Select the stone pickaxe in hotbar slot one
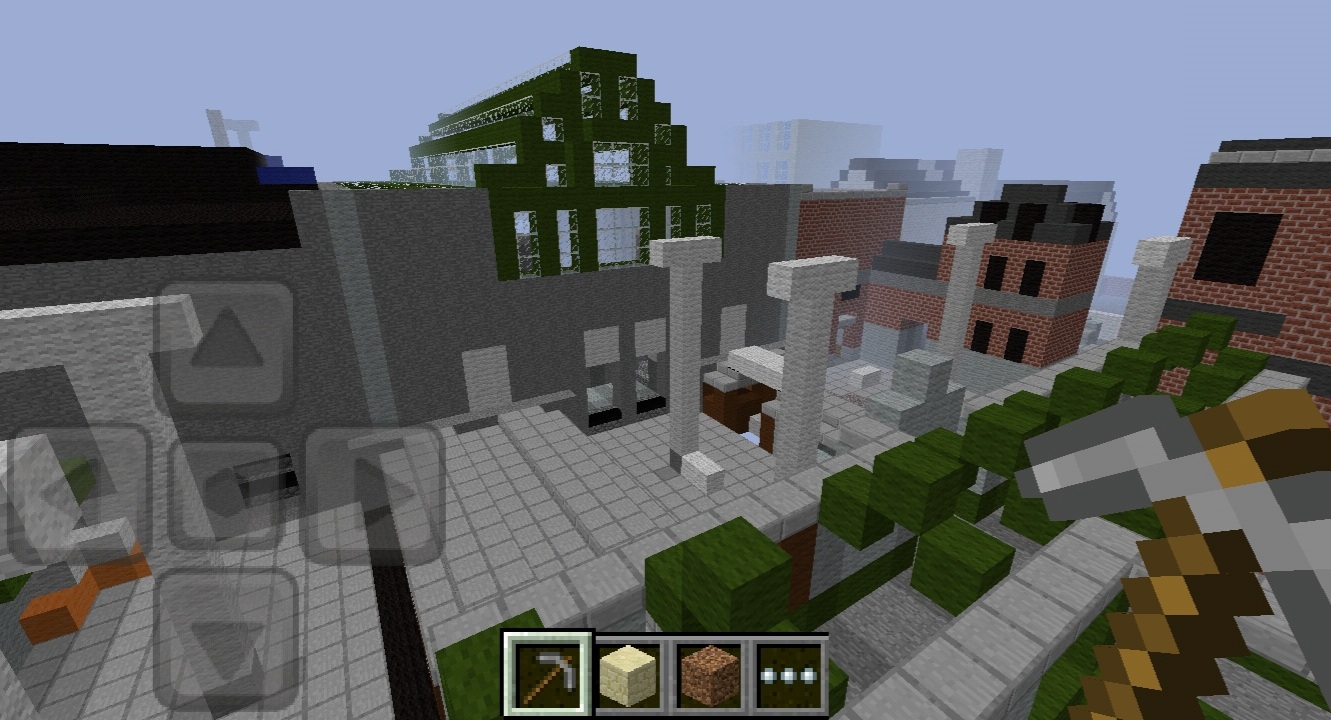 548,670
